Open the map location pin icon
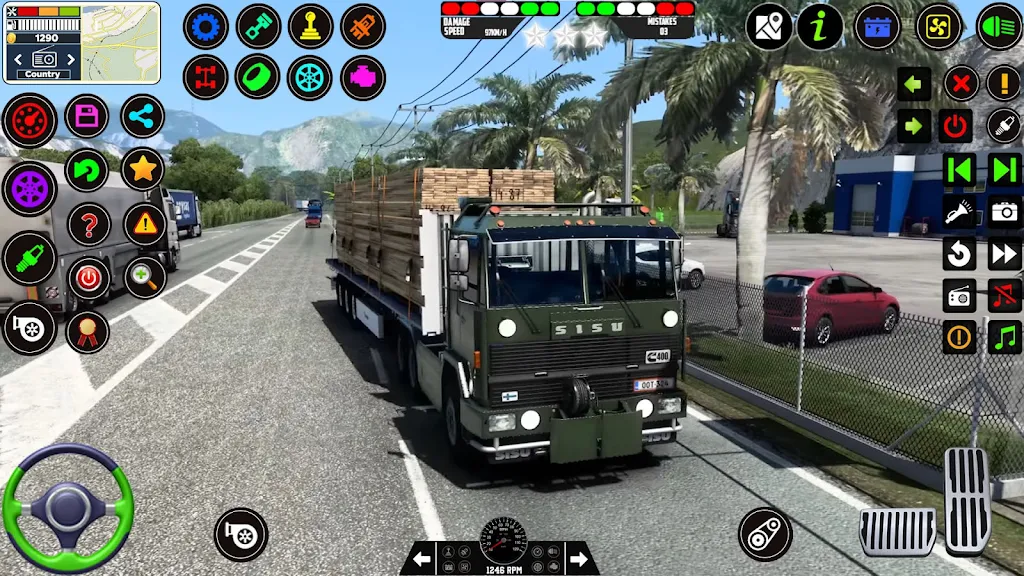Image resolution: width=1024 pixels, height=576 pixels. tap(768, 27)
